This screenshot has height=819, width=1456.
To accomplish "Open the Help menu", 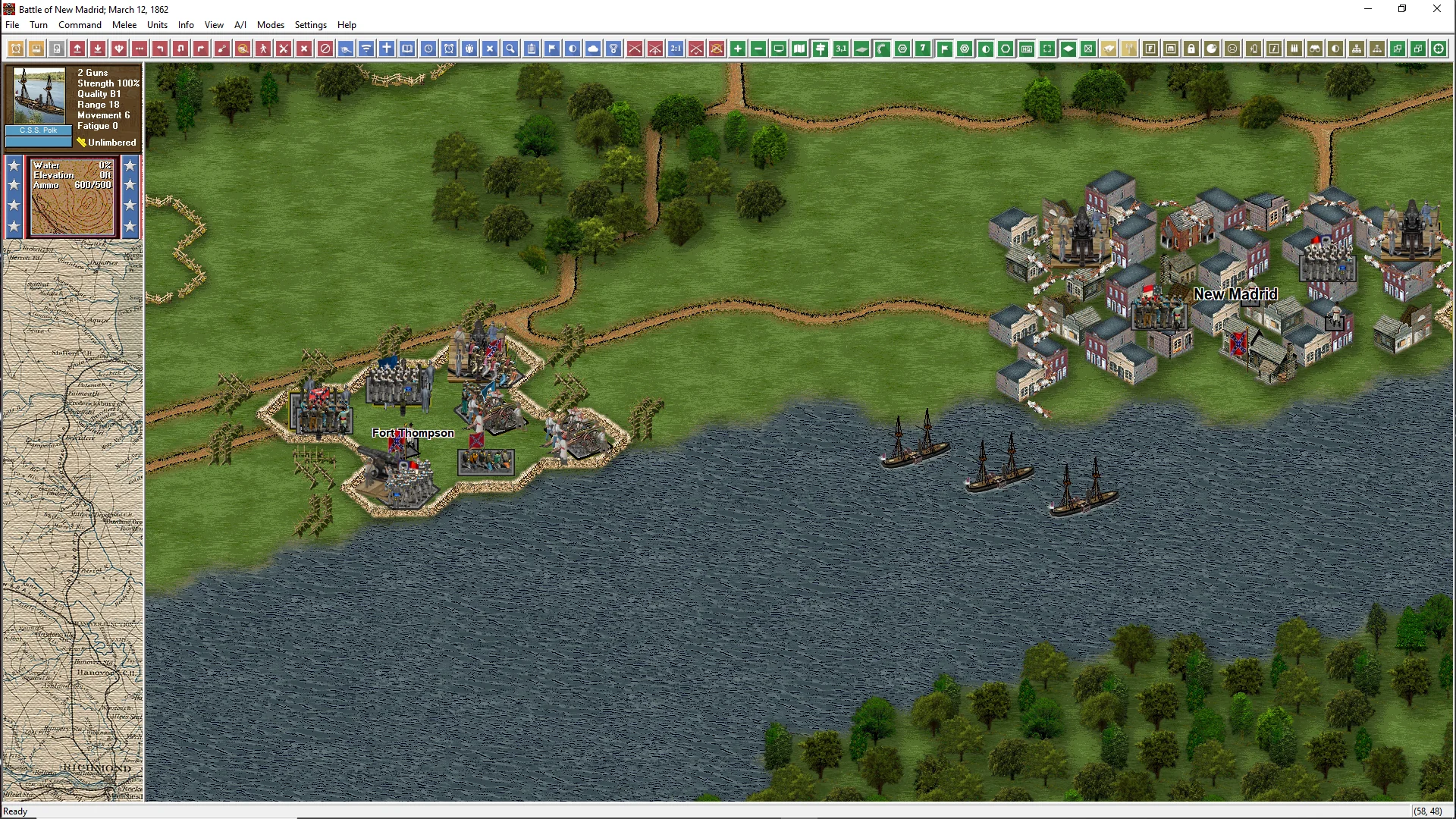I will (x=347, y=25).
